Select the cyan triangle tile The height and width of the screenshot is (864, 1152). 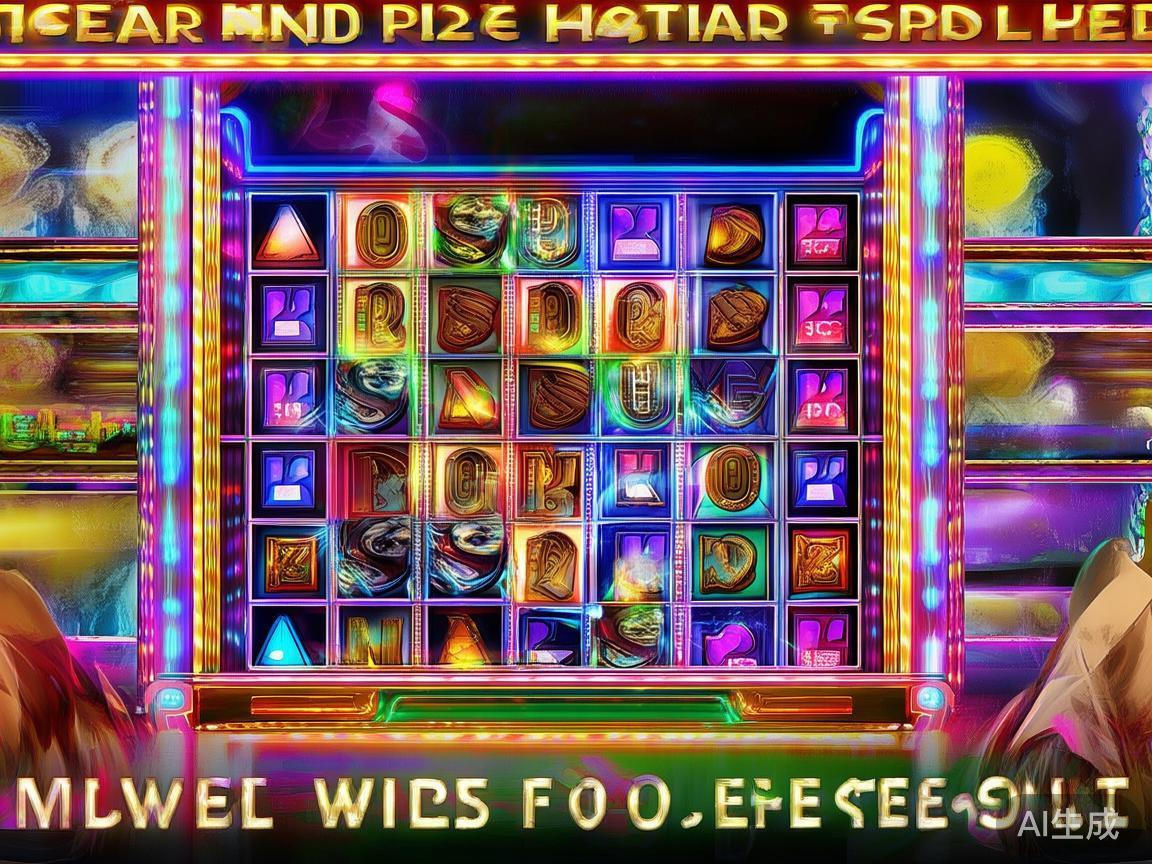point(285,638)
